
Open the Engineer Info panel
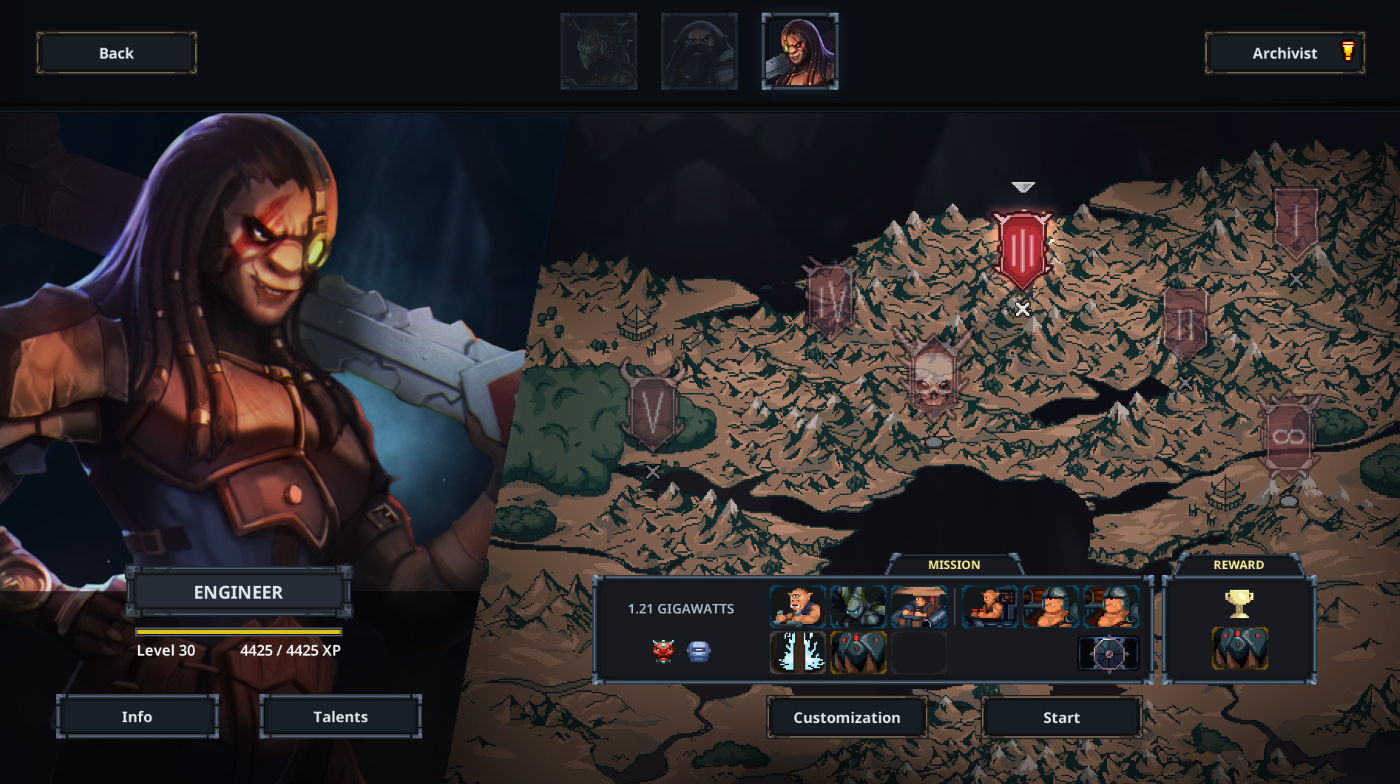(x=137, y=716)
